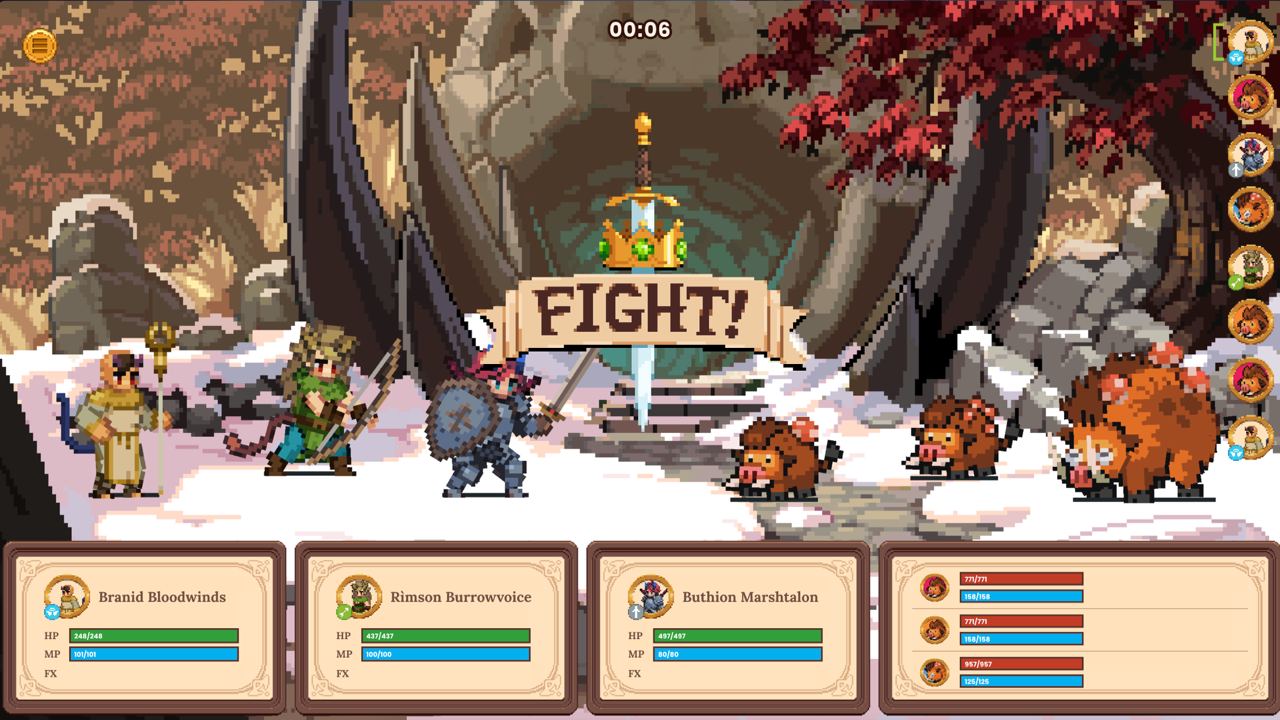Toggle Buthion's gray arrow status badge
Screen dimensions: 1280x720
635,612
